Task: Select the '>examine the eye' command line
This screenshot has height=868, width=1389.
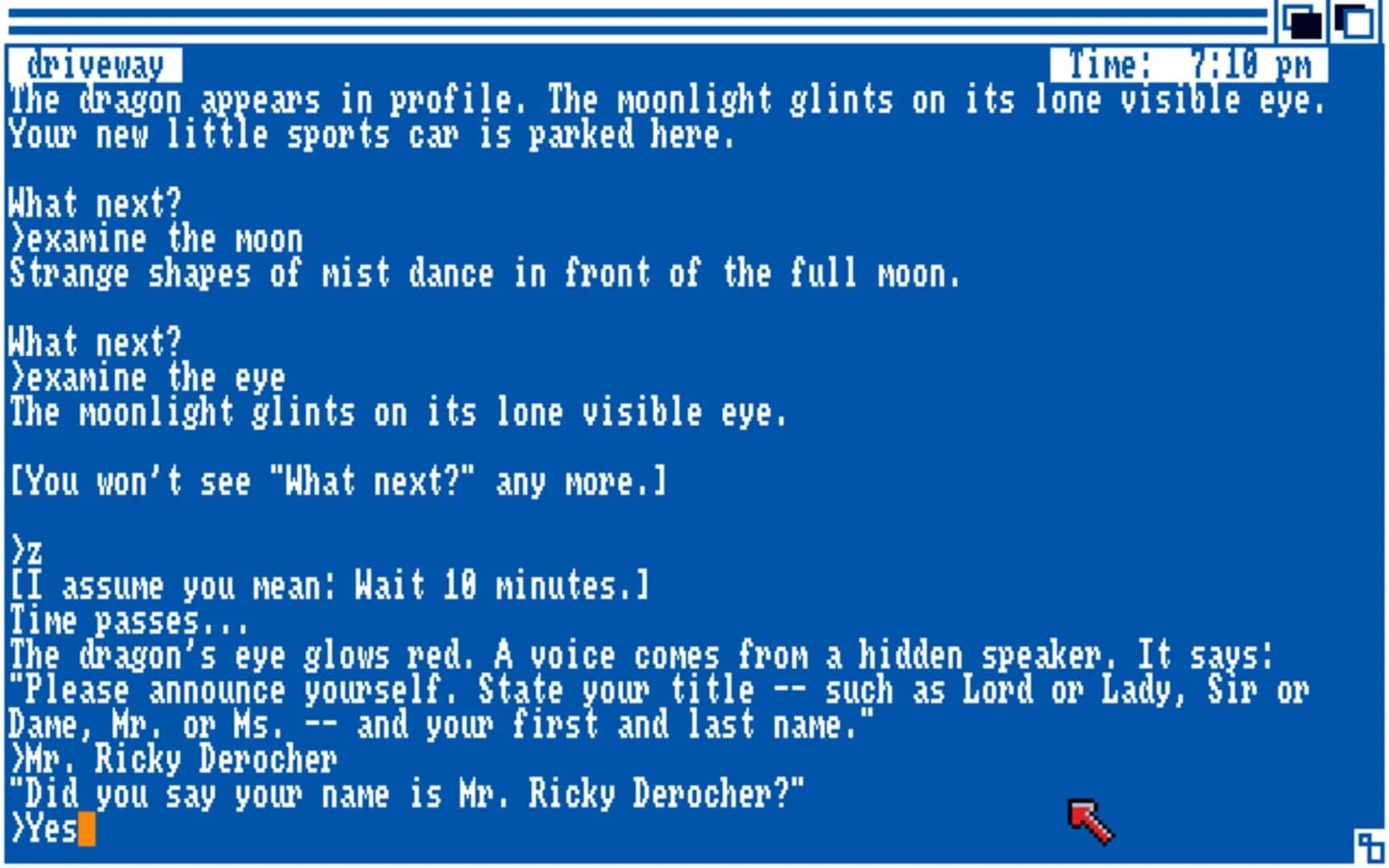Action: pyautogui.click(x=145, y=377)
